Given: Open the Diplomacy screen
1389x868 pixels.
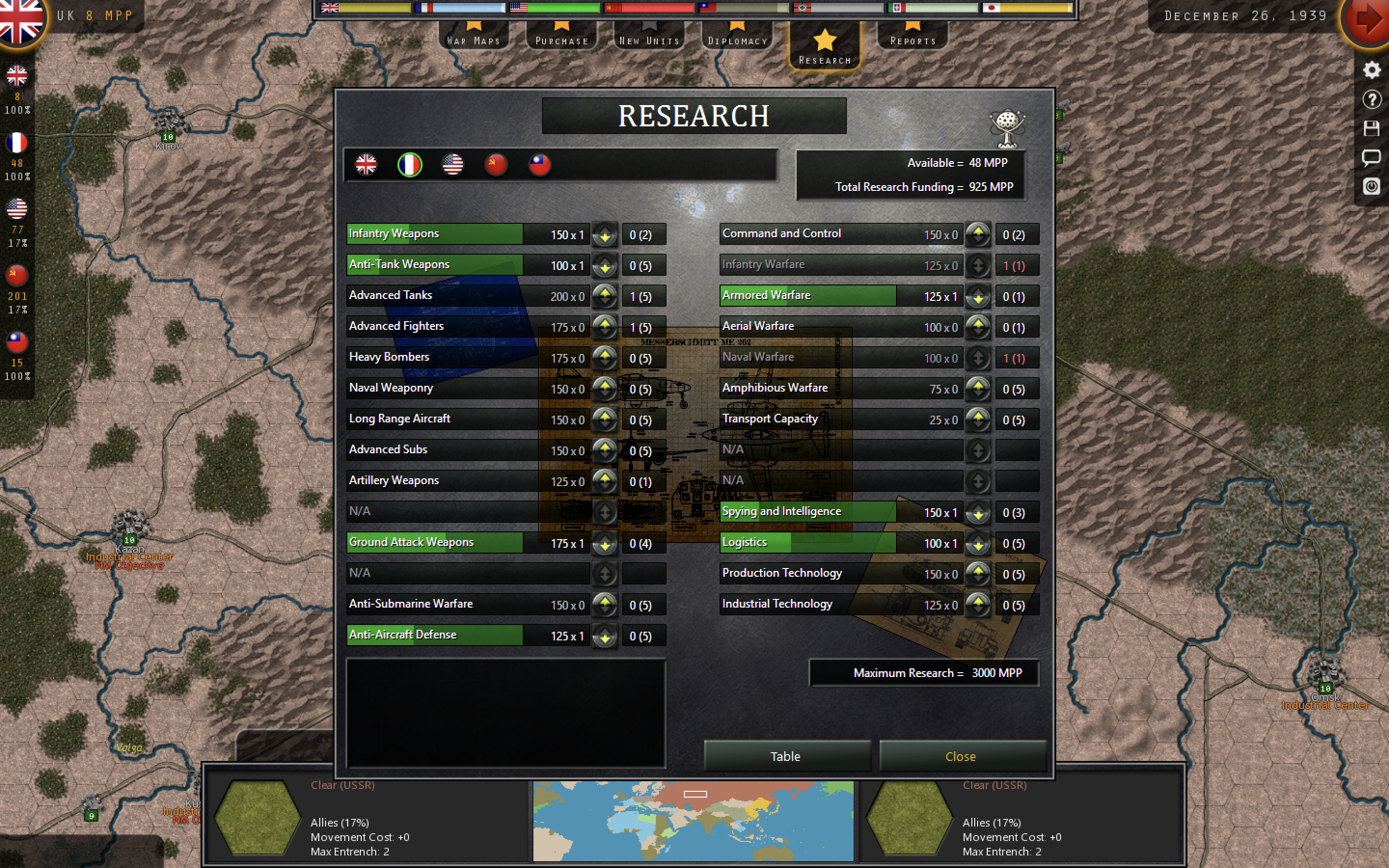Looking at the screenshot, I should pos(738,39).
